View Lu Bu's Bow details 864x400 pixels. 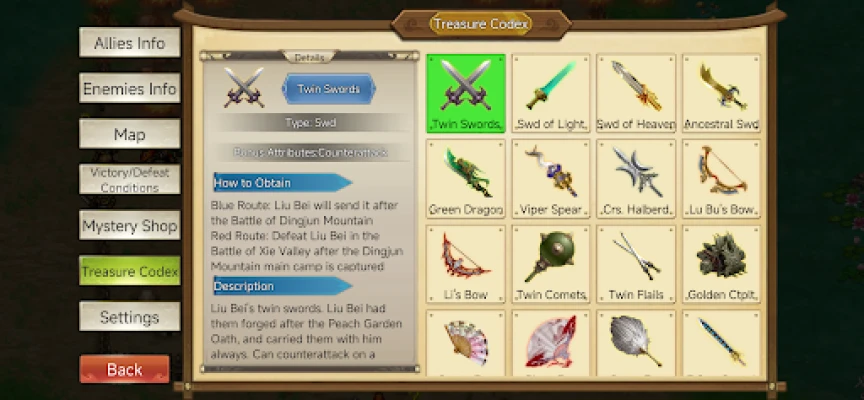point(721,178)
